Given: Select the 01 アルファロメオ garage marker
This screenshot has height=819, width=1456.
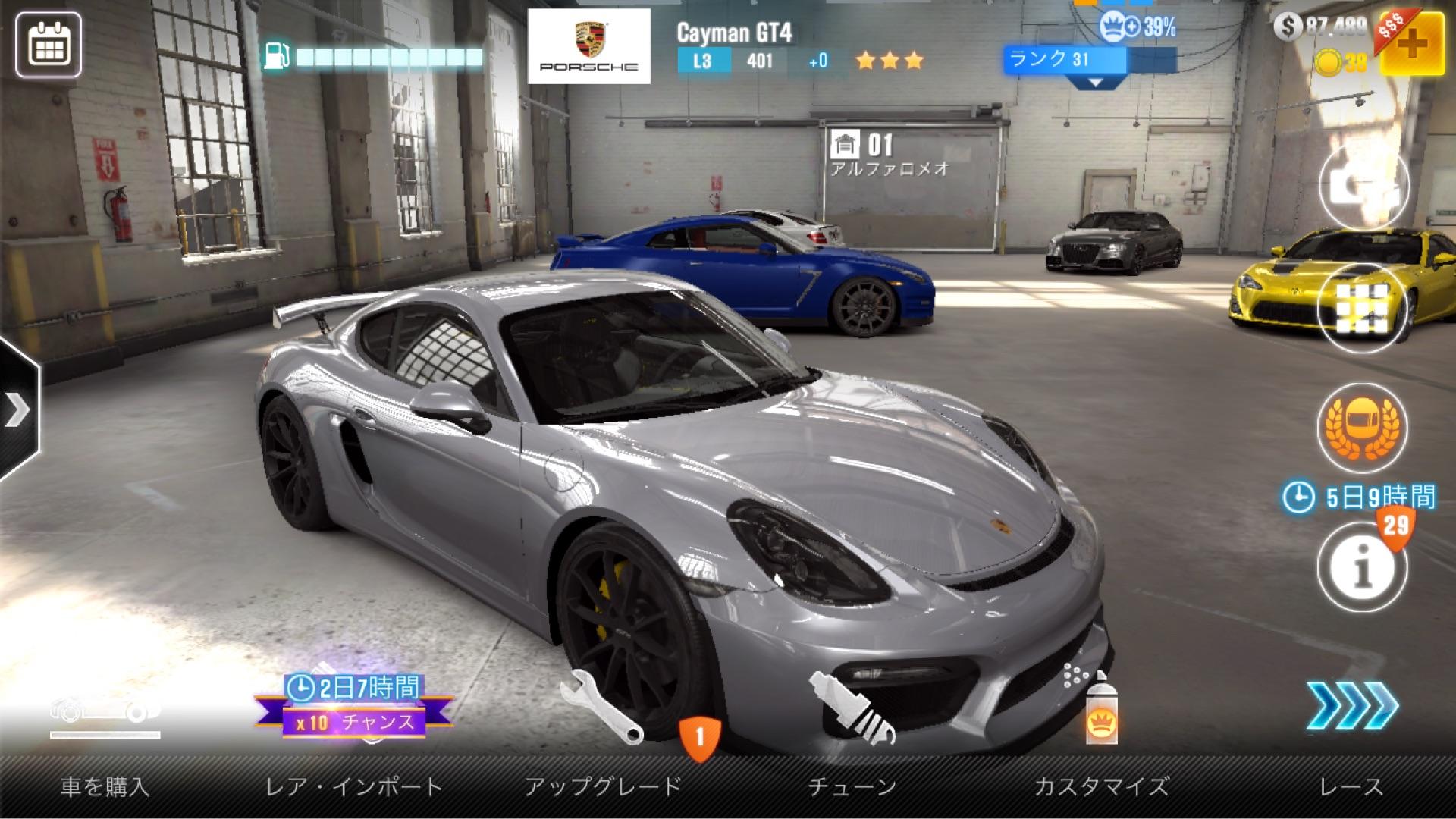Looking at the screenshot, I should [x=887, y=153].
